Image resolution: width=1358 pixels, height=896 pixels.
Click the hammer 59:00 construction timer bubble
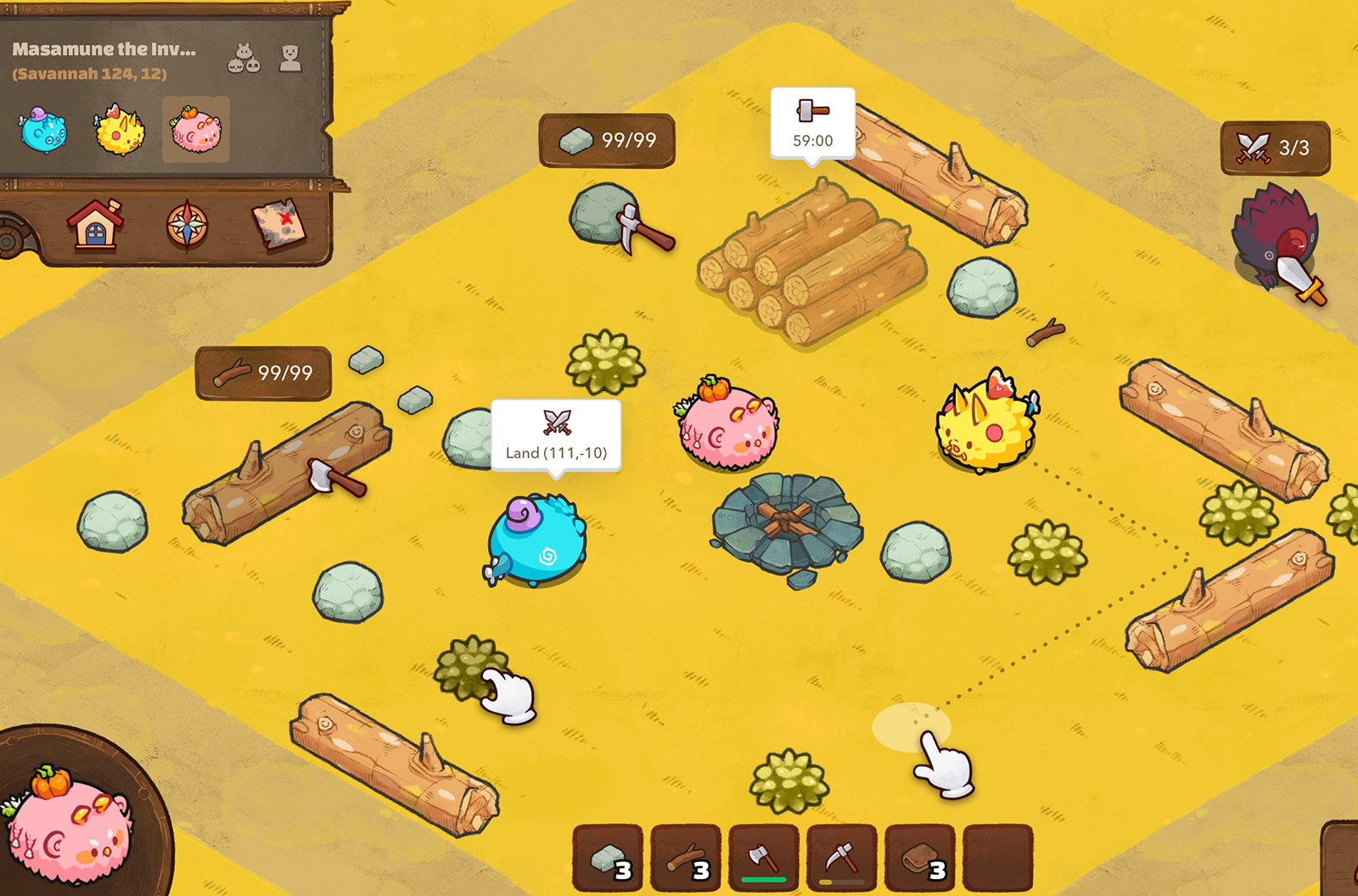pyautogui.click(x=811, y=120)
